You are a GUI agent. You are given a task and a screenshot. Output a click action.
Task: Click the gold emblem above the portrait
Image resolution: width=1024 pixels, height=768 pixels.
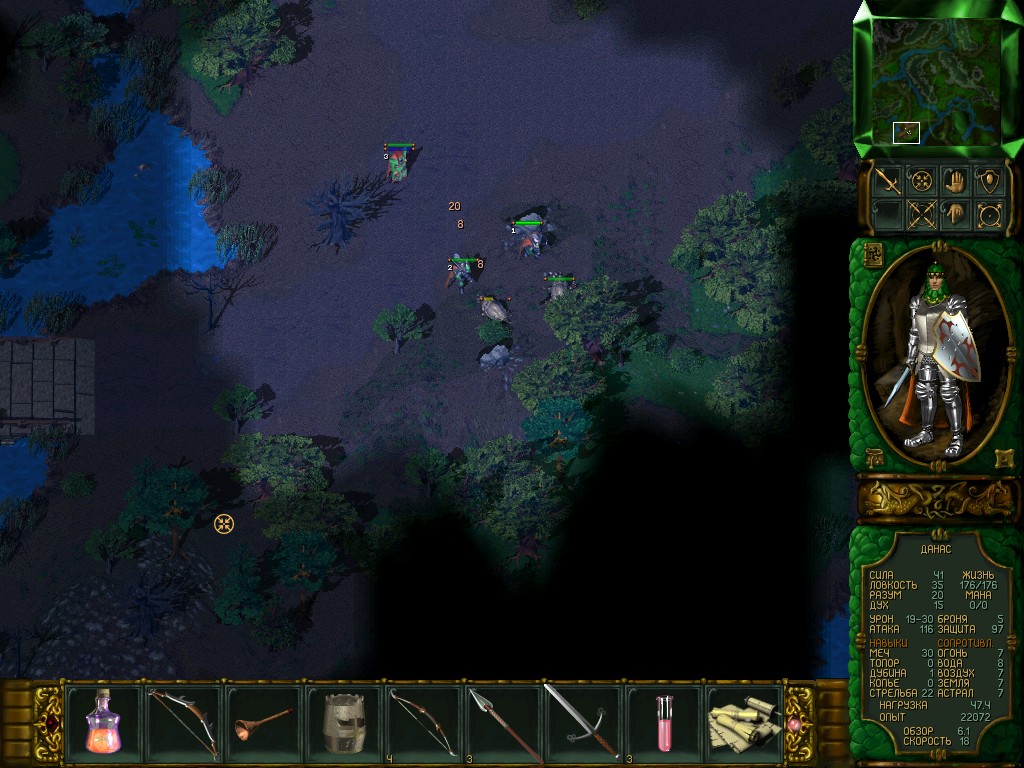[871, 253]
